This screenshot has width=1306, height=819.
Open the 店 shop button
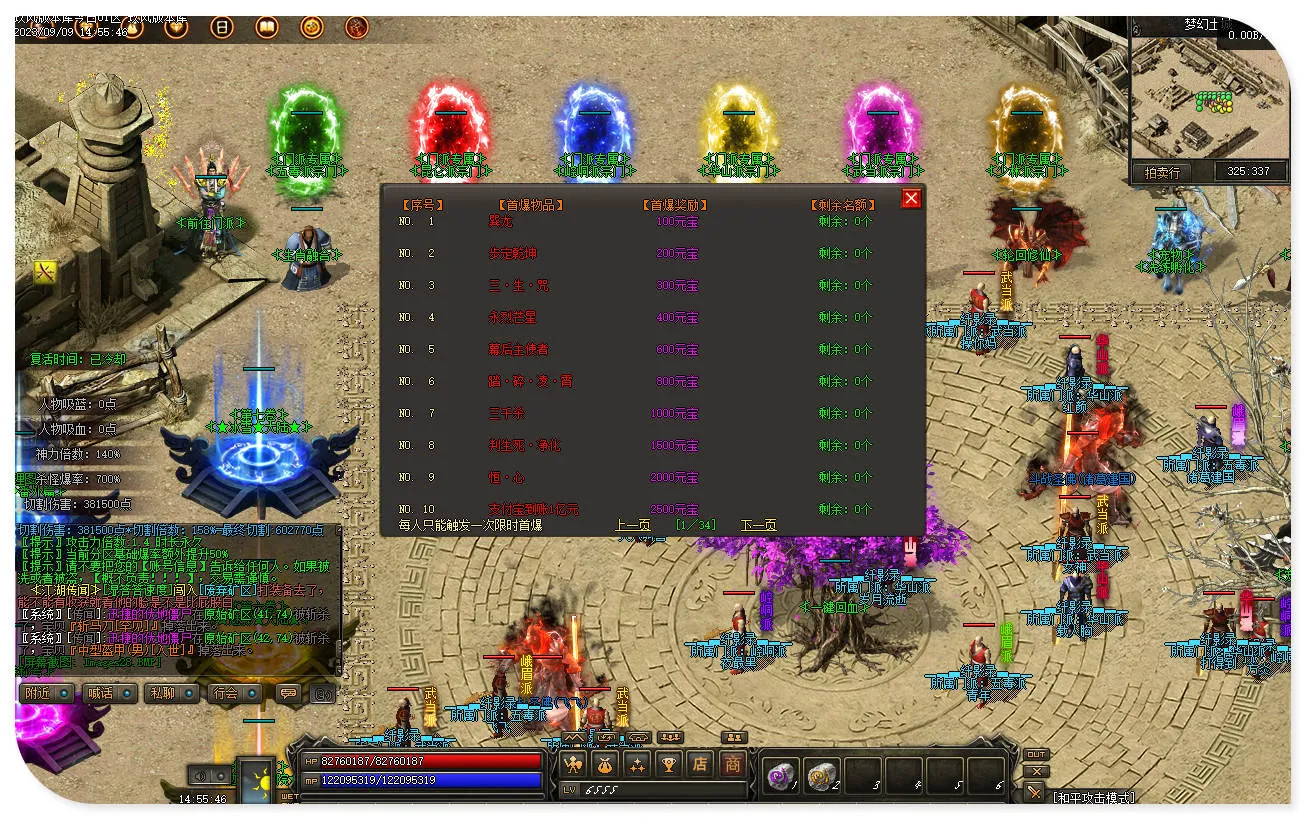[x=701, y=765]
